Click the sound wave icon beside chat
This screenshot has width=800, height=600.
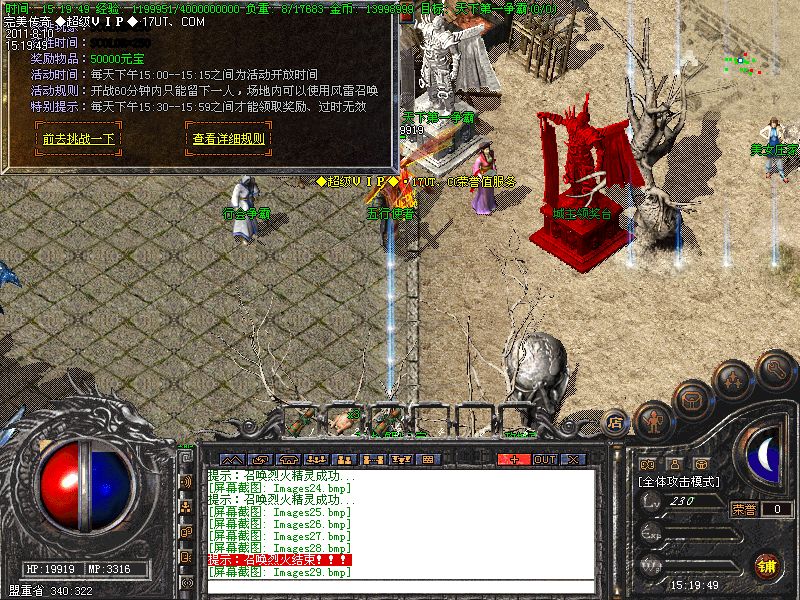coord(186,481)
